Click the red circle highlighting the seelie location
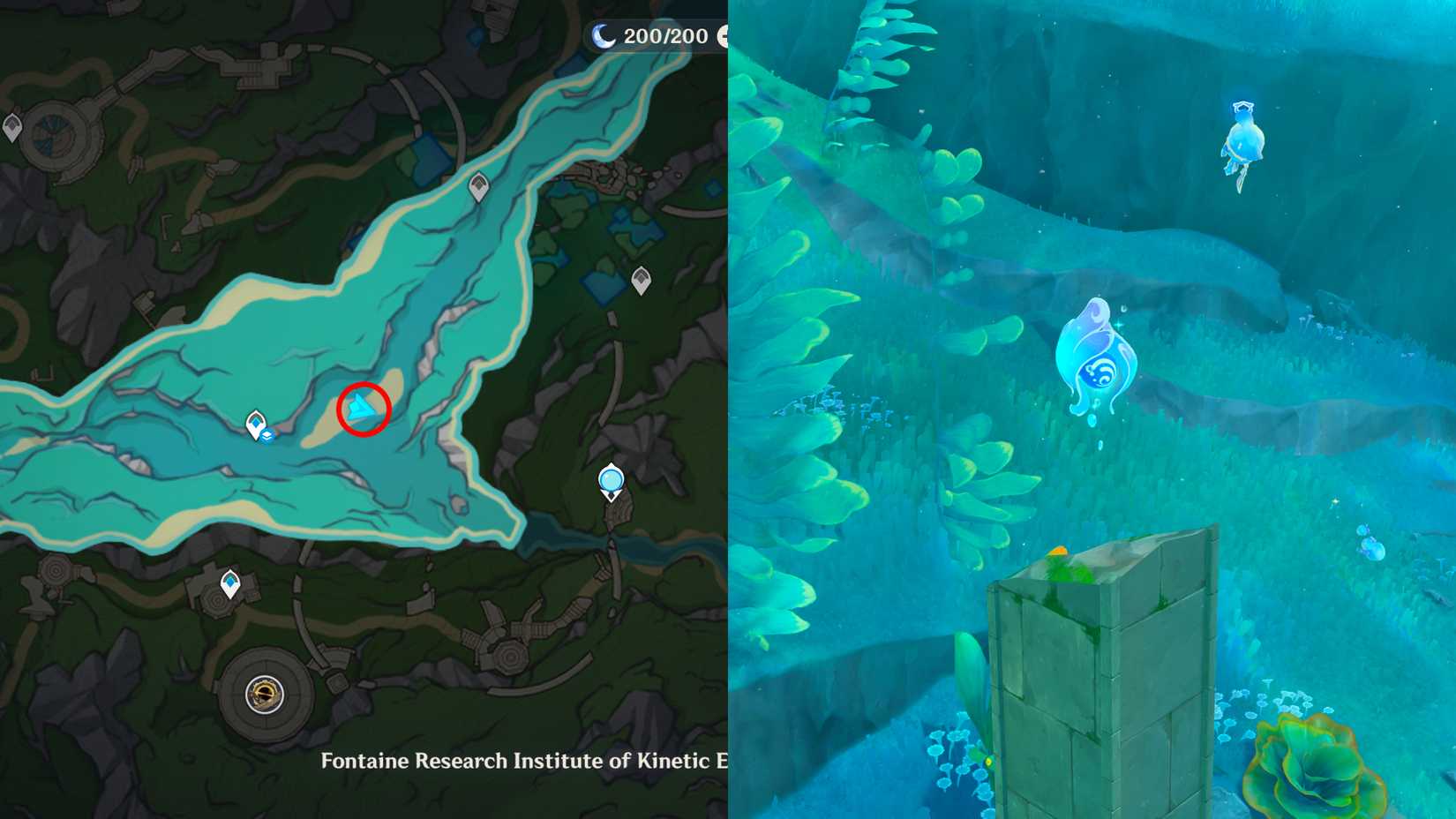Viewport: 1456px width, 819px height. click(x=362, y=408)
